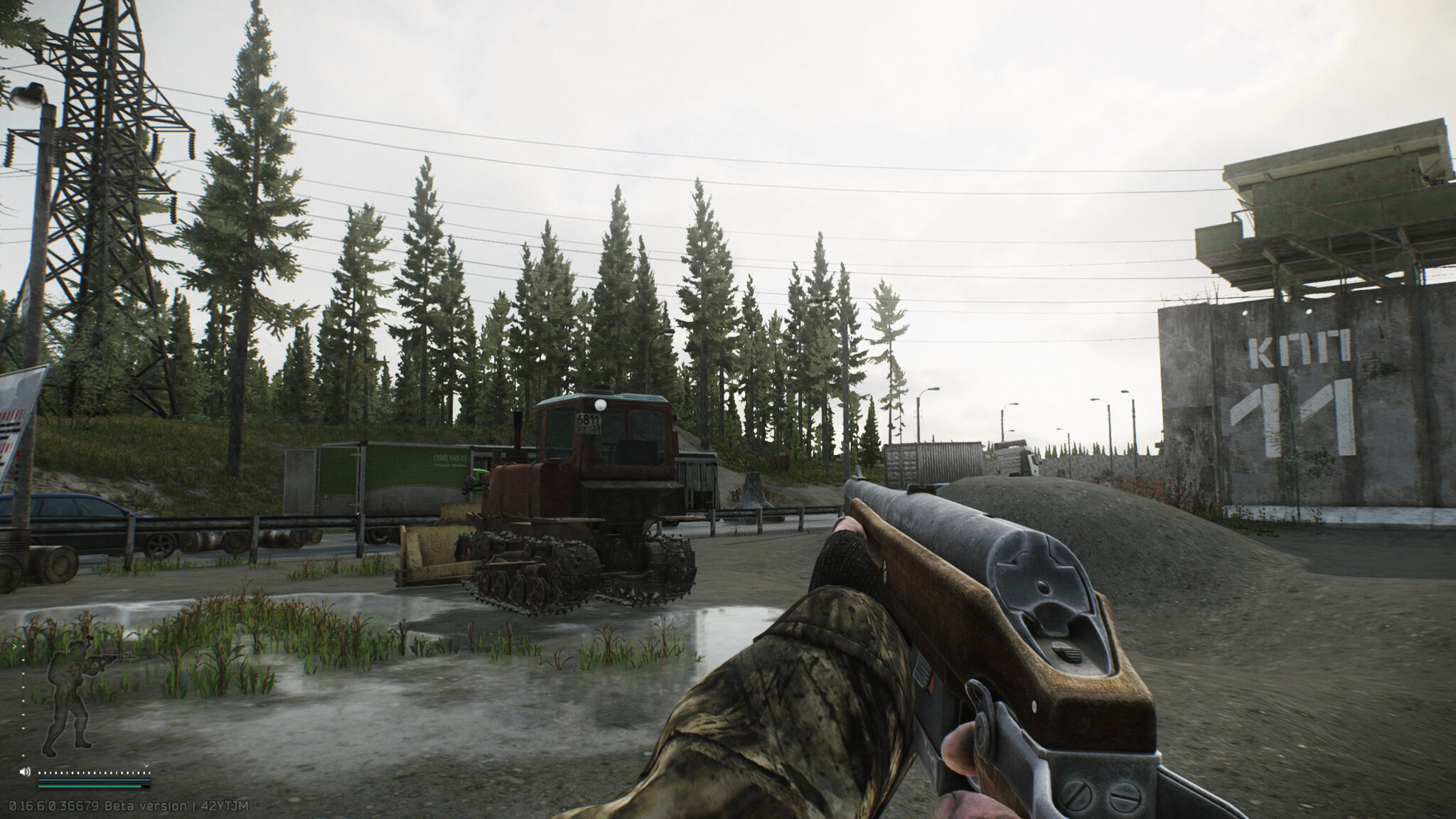Viewport: 1456px width, 819px height.
Task: Click the small chevron beside the stance ladder
Action: pyautogui.click(x=14, y=646)
